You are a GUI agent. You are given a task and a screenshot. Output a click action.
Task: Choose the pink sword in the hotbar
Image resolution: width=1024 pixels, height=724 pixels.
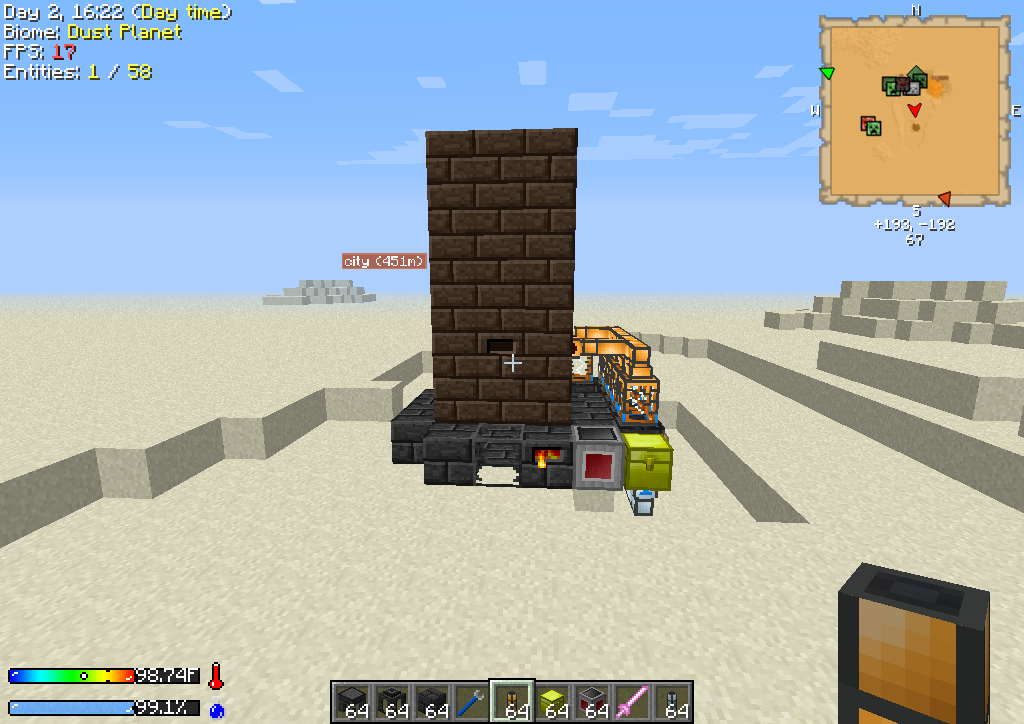point(631,701)
